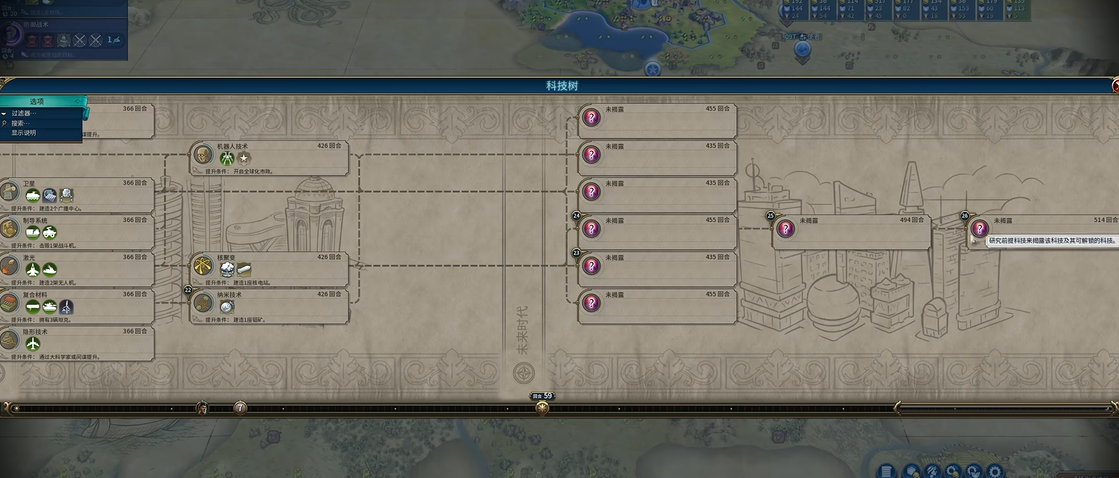Open the 选项 options dropdown

[38, 102]
